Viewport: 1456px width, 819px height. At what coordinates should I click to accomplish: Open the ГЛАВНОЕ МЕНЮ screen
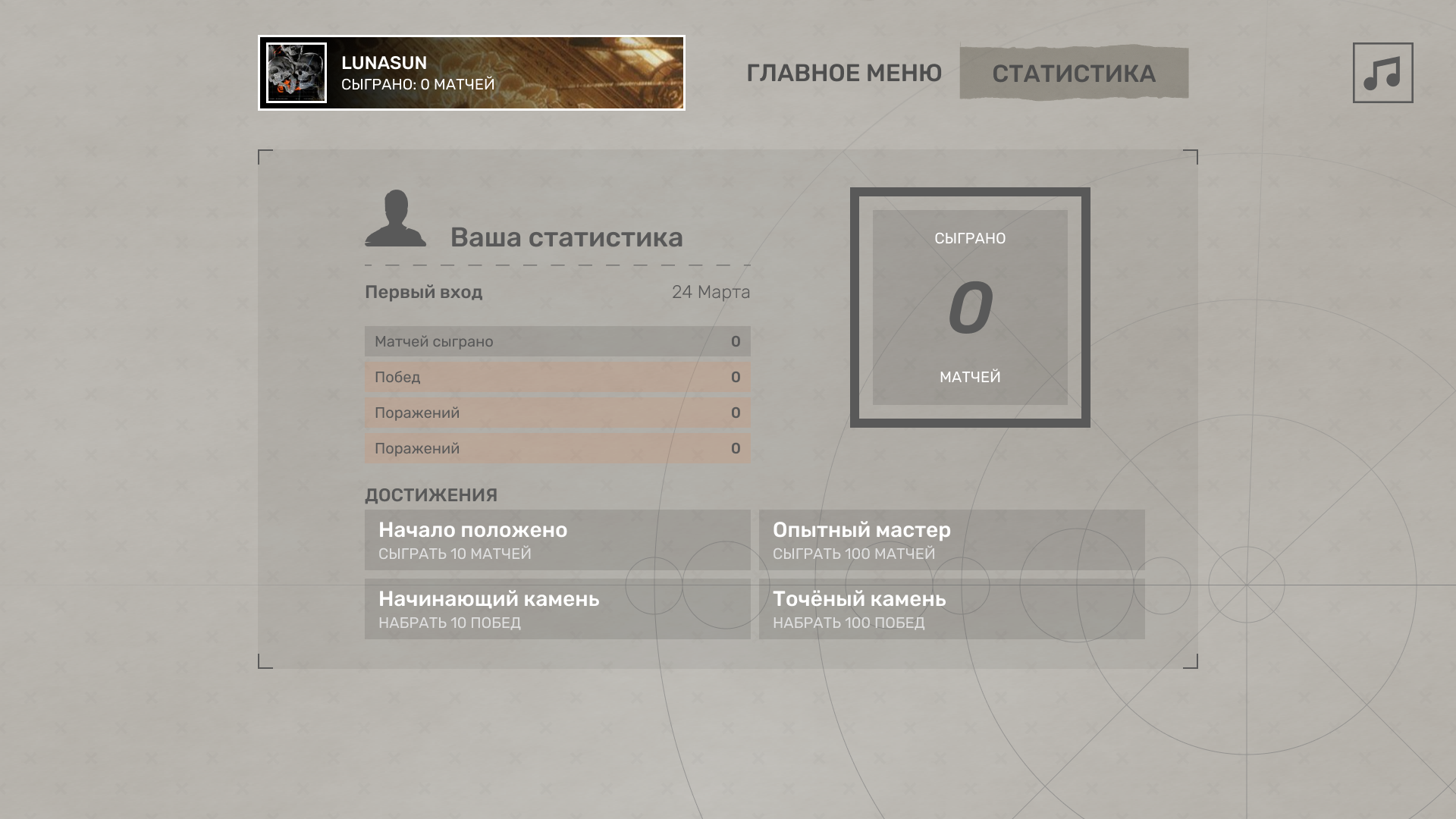click(844, 72)
